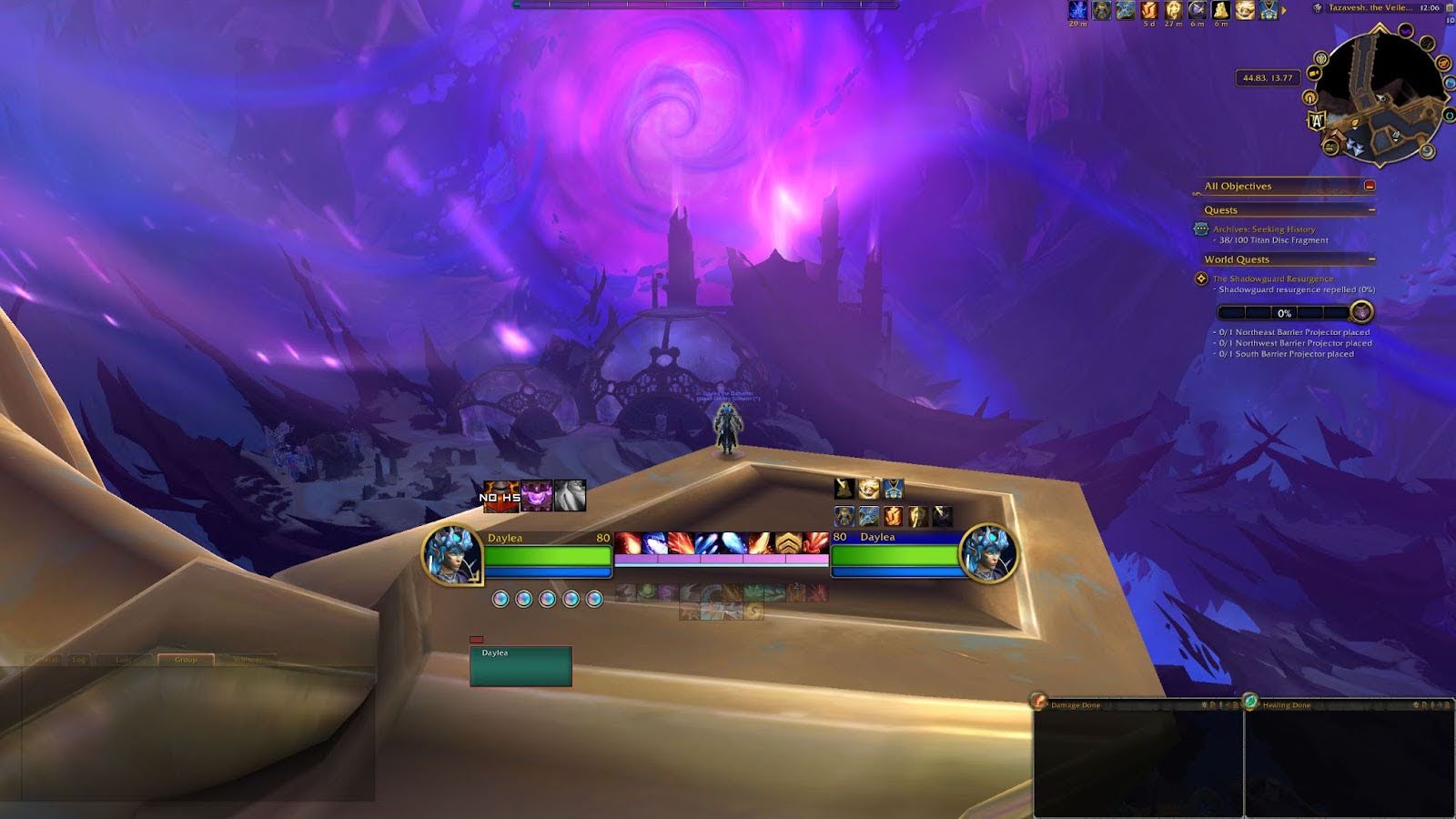The height and width of the screenshot is (819, 1456).
Task: Click the NO HS warning icon
Action: [x=500, y=497]
